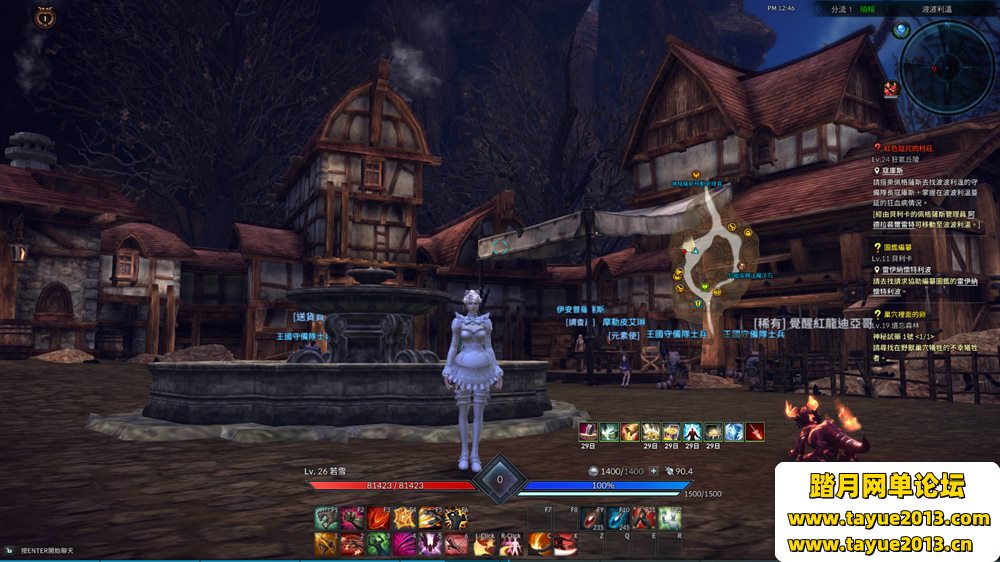Use the blue mana potion on F10

point(617,518)
